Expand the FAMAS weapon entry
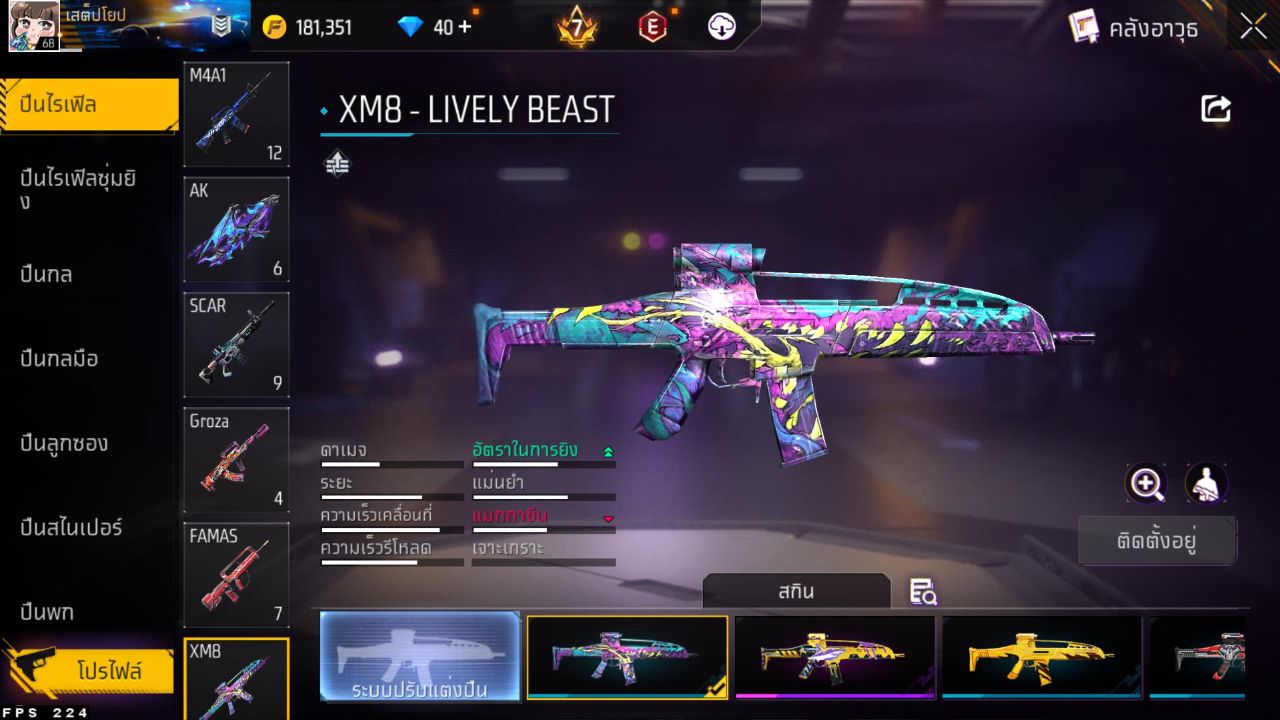The image size is (1280, 720). pyautogui.click(x=236, y=575)
